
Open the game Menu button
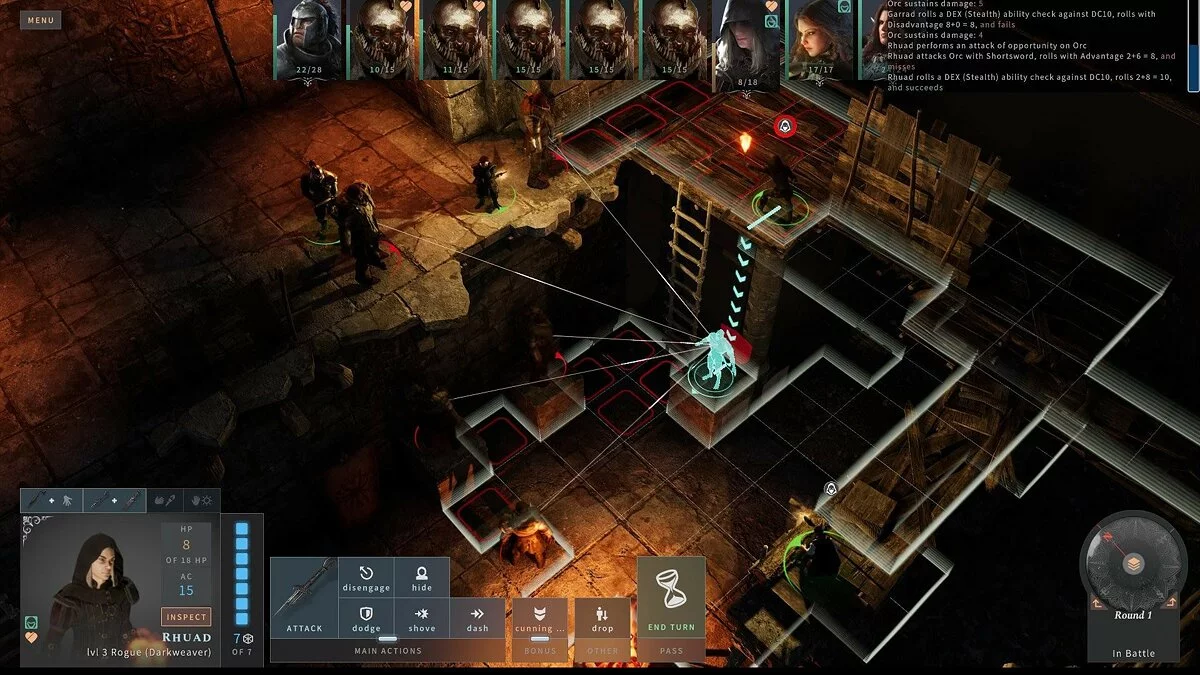coord(41,20)
